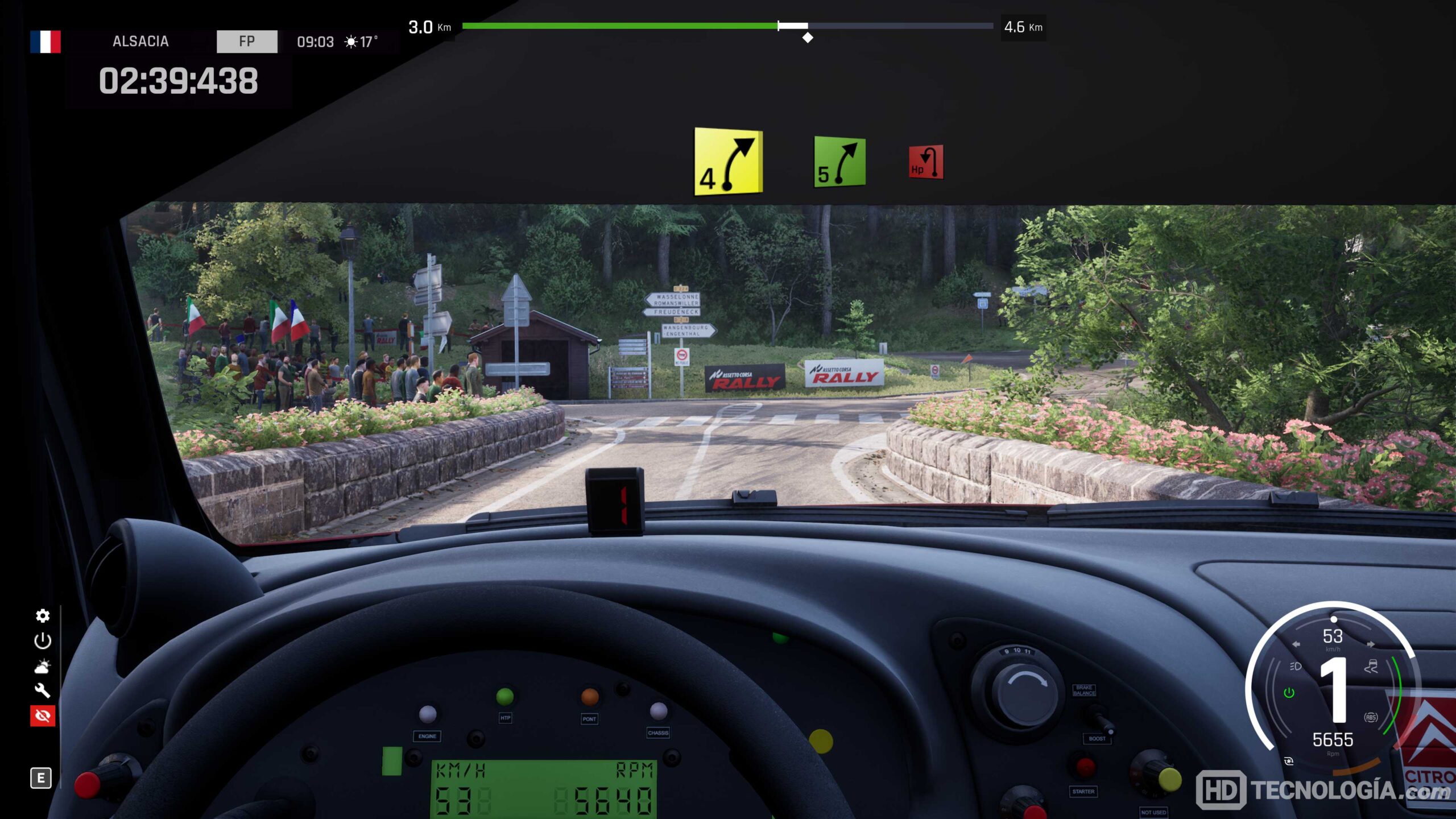
Task: Click the power icon in the sidebar
Action: tap(43, 641)
